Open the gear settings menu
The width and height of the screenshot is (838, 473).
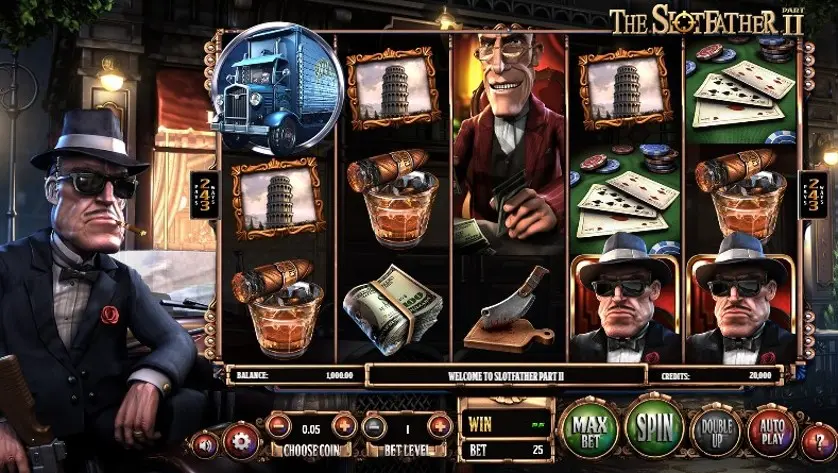(x=241, y=441)
